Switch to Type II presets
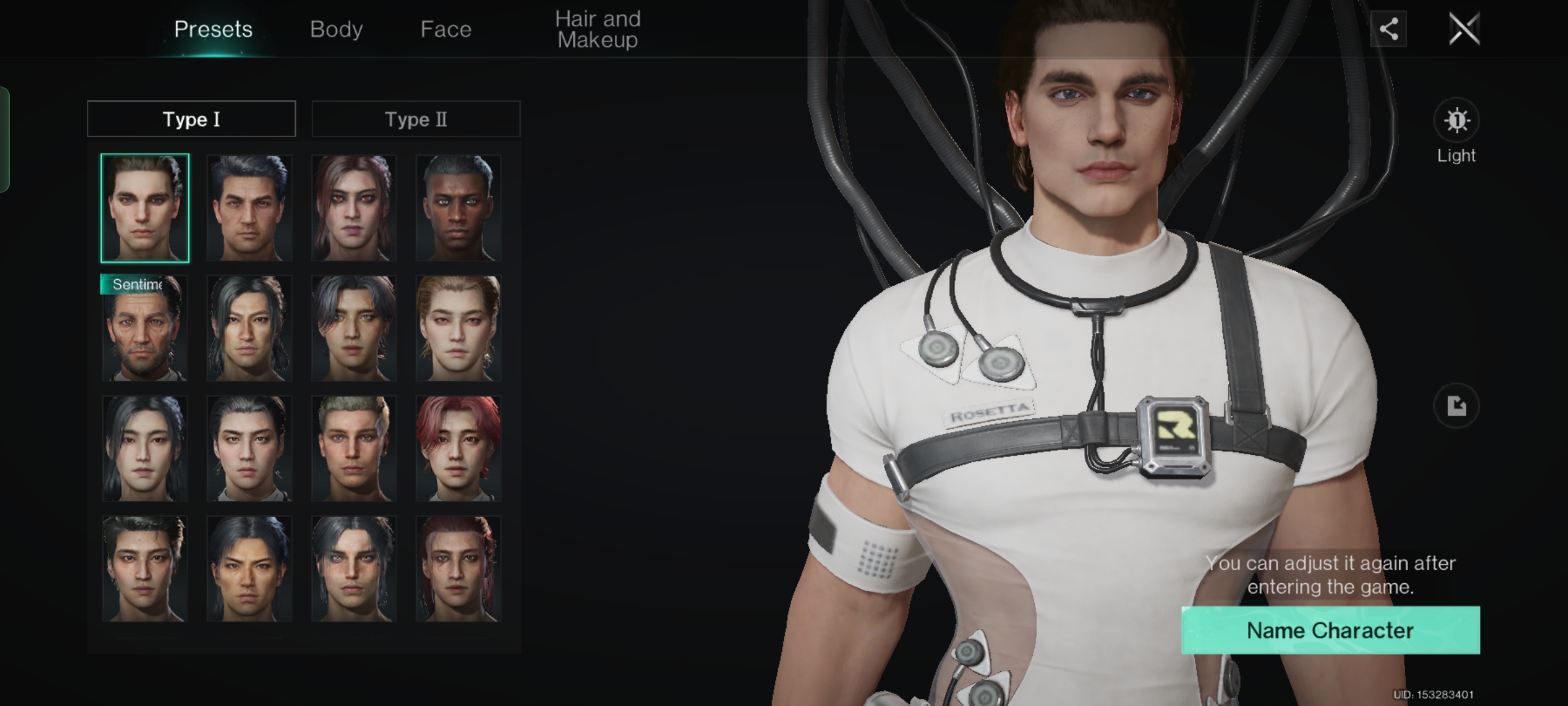 click(416, 119)
